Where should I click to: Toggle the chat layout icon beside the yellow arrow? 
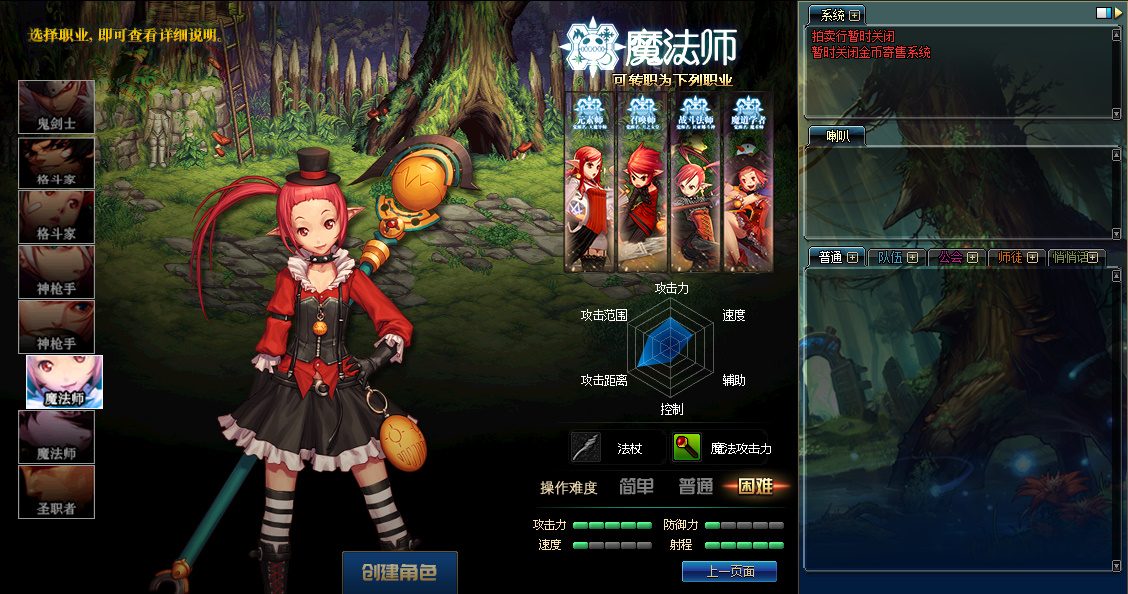1104,12
